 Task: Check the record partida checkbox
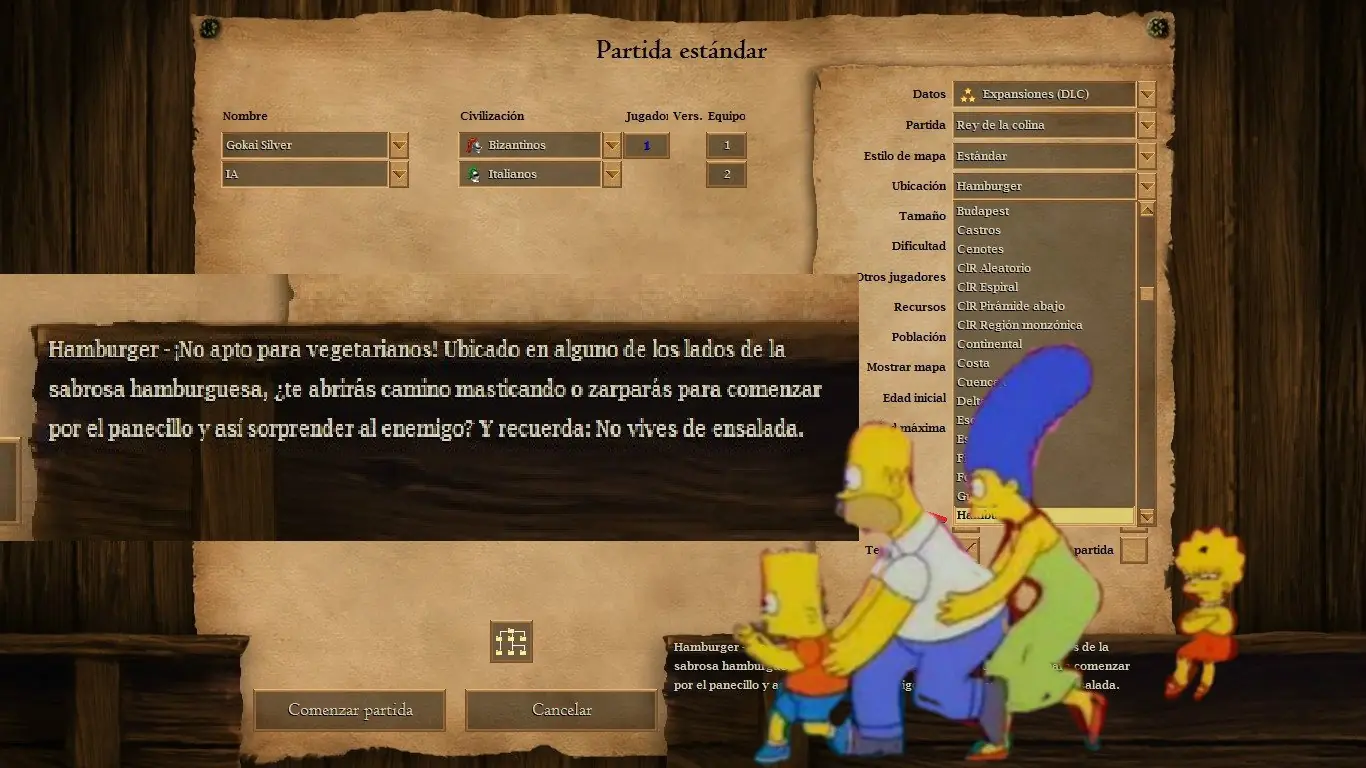(x=1135, y=549)
